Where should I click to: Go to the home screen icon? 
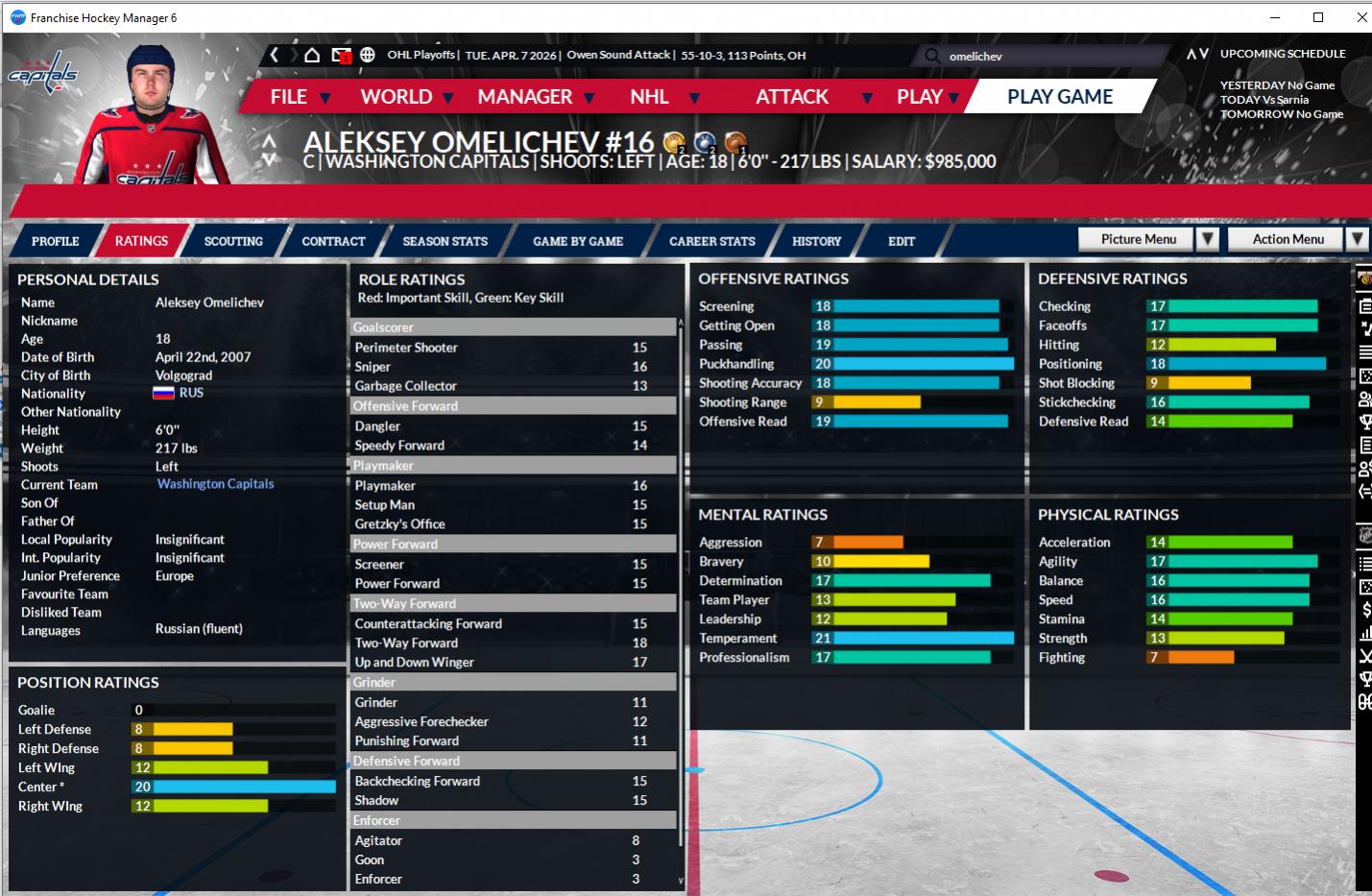point(312,55)
